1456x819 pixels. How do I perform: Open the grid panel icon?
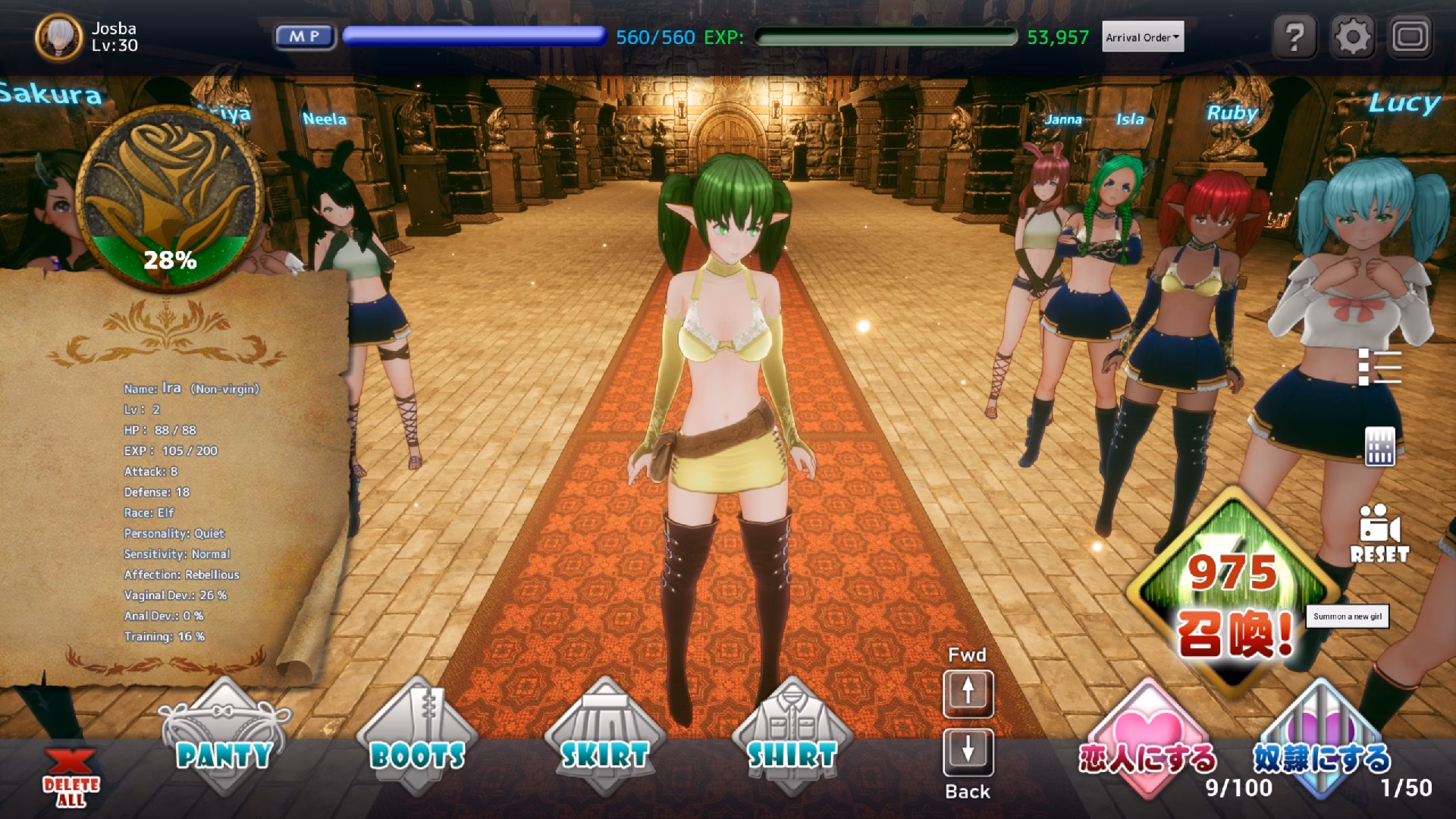click(1379, 446)
